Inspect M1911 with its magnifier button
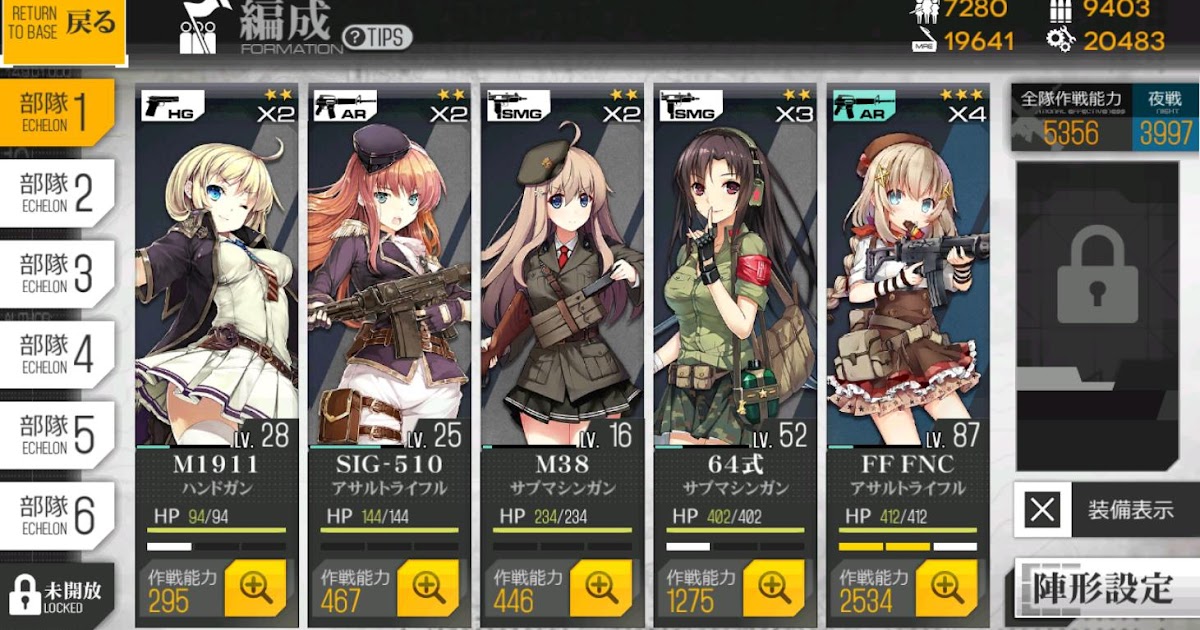This screenshot has height=630, width=1200. pos(256,588)
